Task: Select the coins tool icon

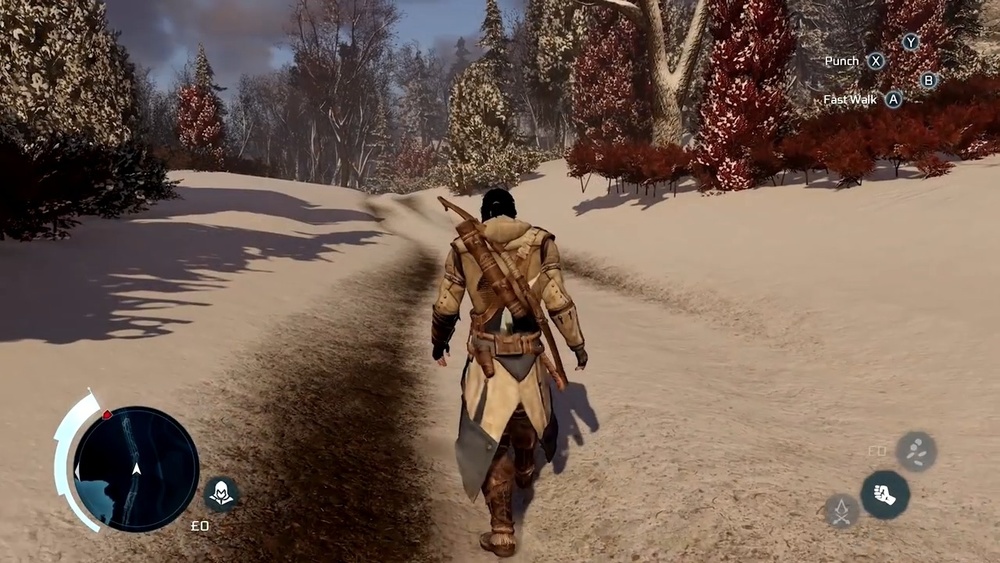Action: (x=916, y=451)
